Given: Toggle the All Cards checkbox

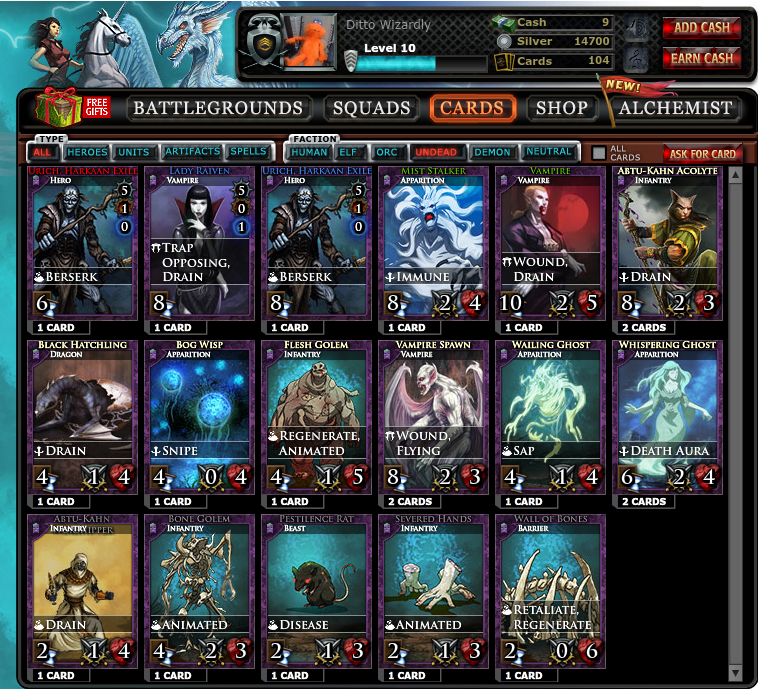Looking at the screenshot, I should point(599,153).
